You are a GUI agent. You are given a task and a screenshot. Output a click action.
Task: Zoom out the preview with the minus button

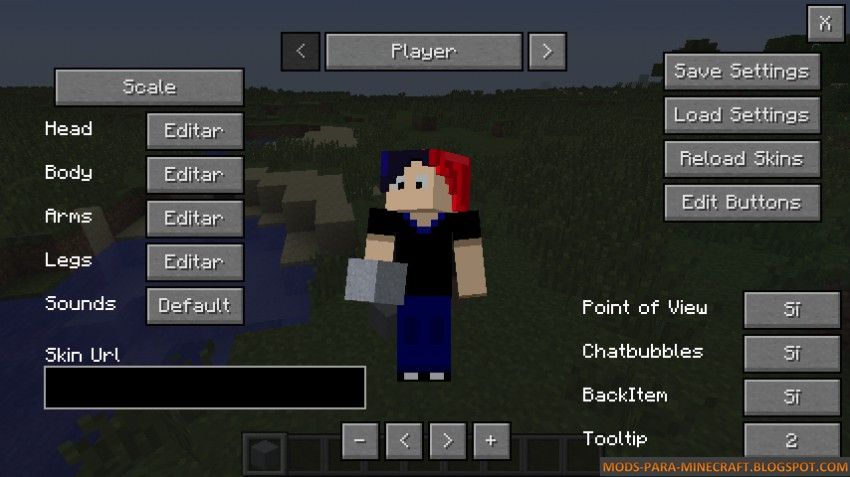tap(360, 440)
